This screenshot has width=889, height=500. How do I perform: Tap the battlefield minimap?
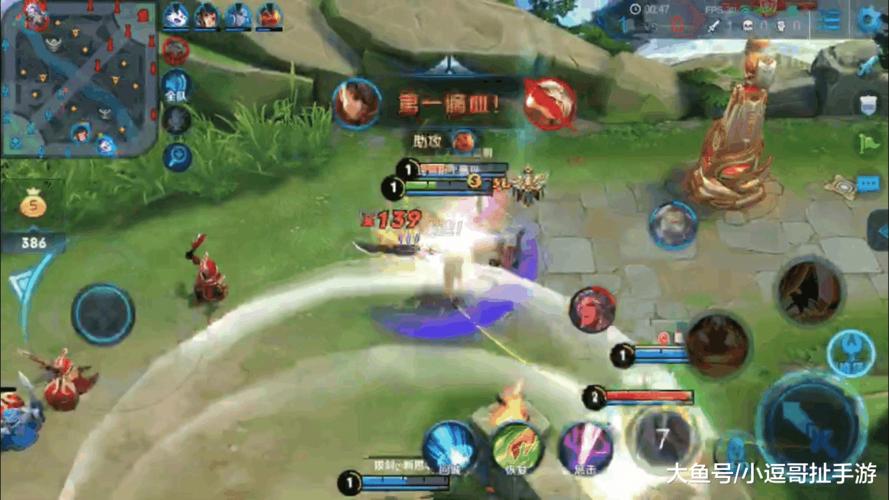(78, 76)
